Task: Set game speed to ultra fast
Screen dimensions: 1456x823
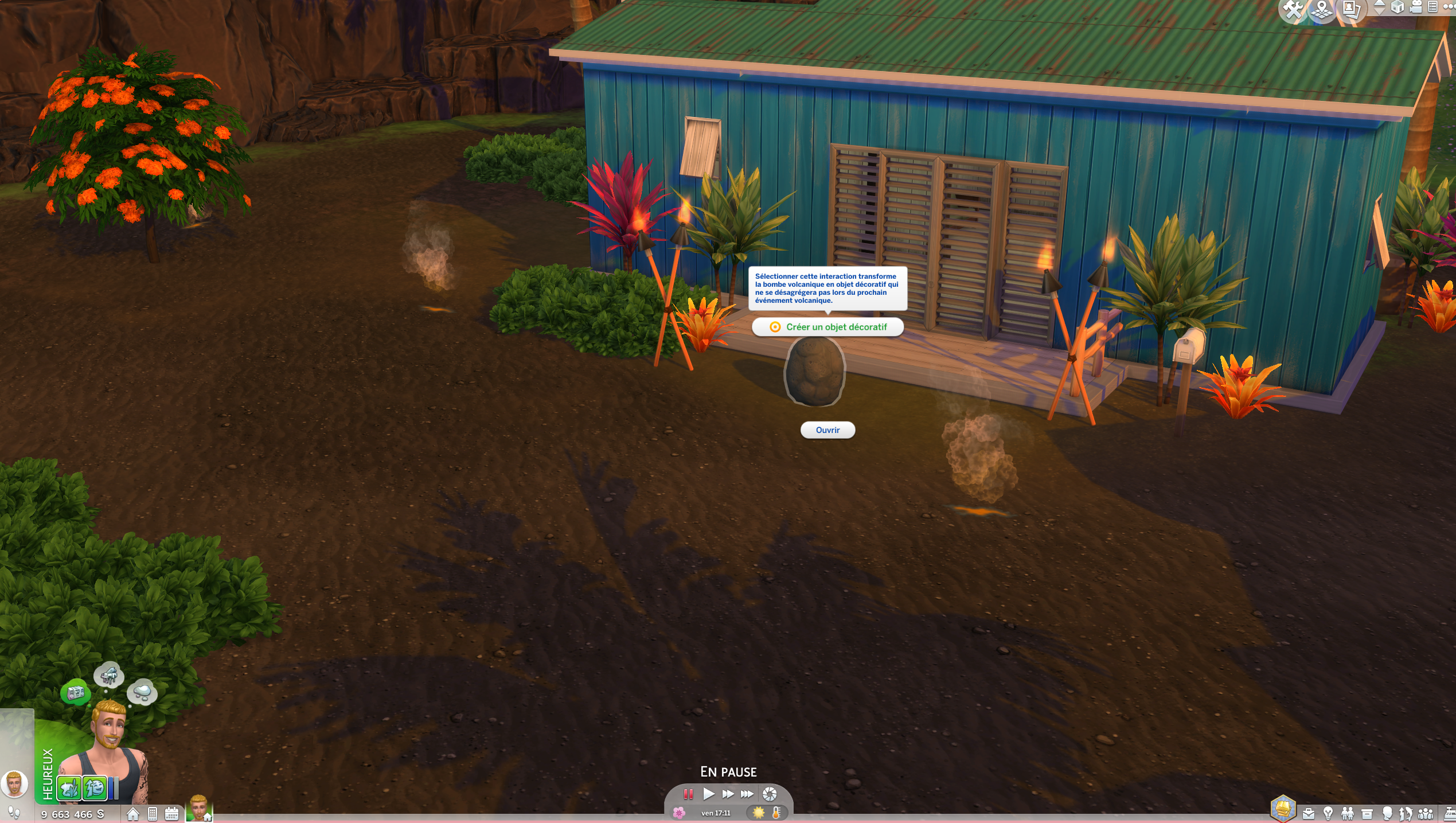Action: point(747,794)
